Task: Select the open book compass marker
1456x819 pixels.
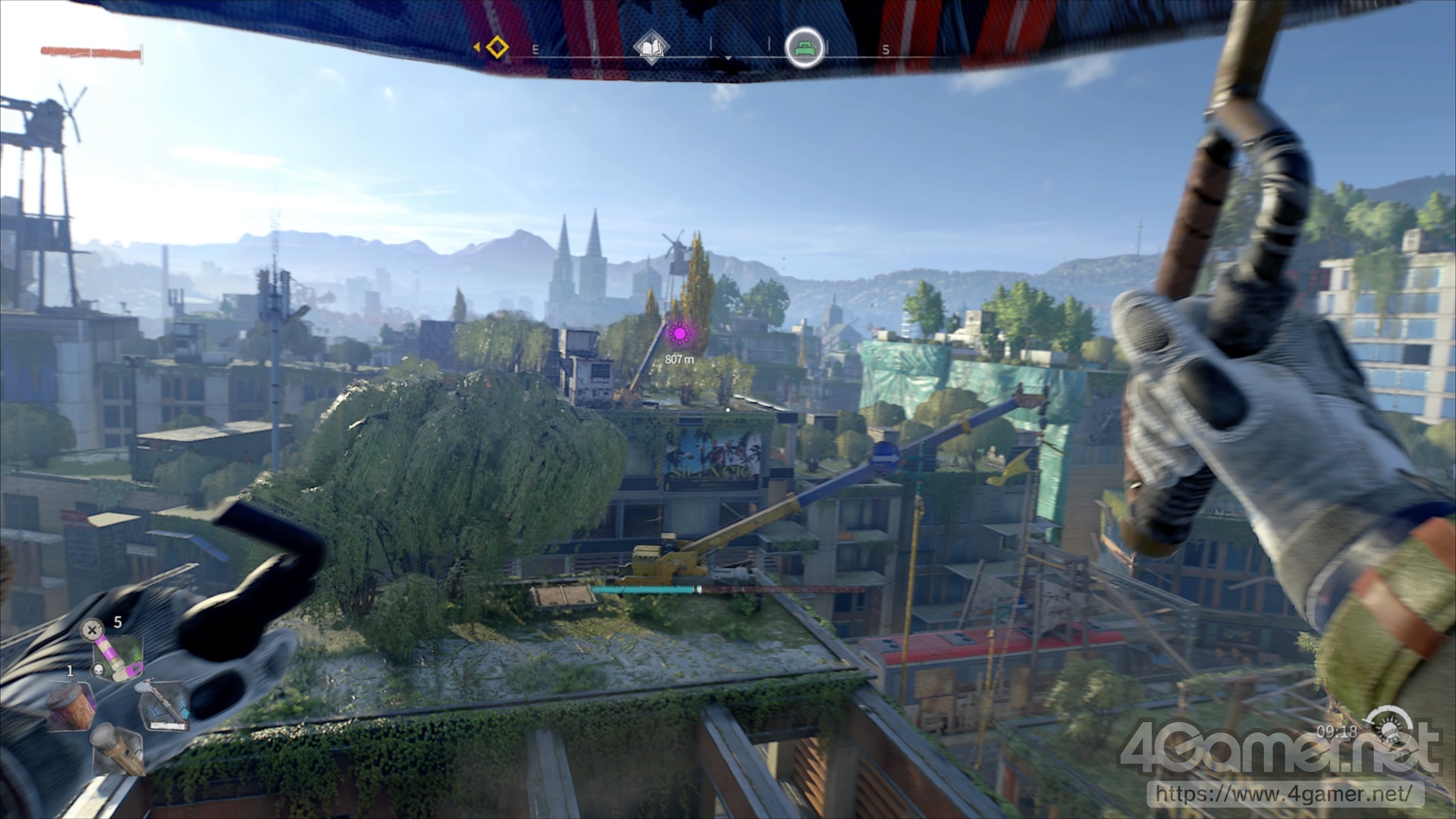Action: point(651,48)
